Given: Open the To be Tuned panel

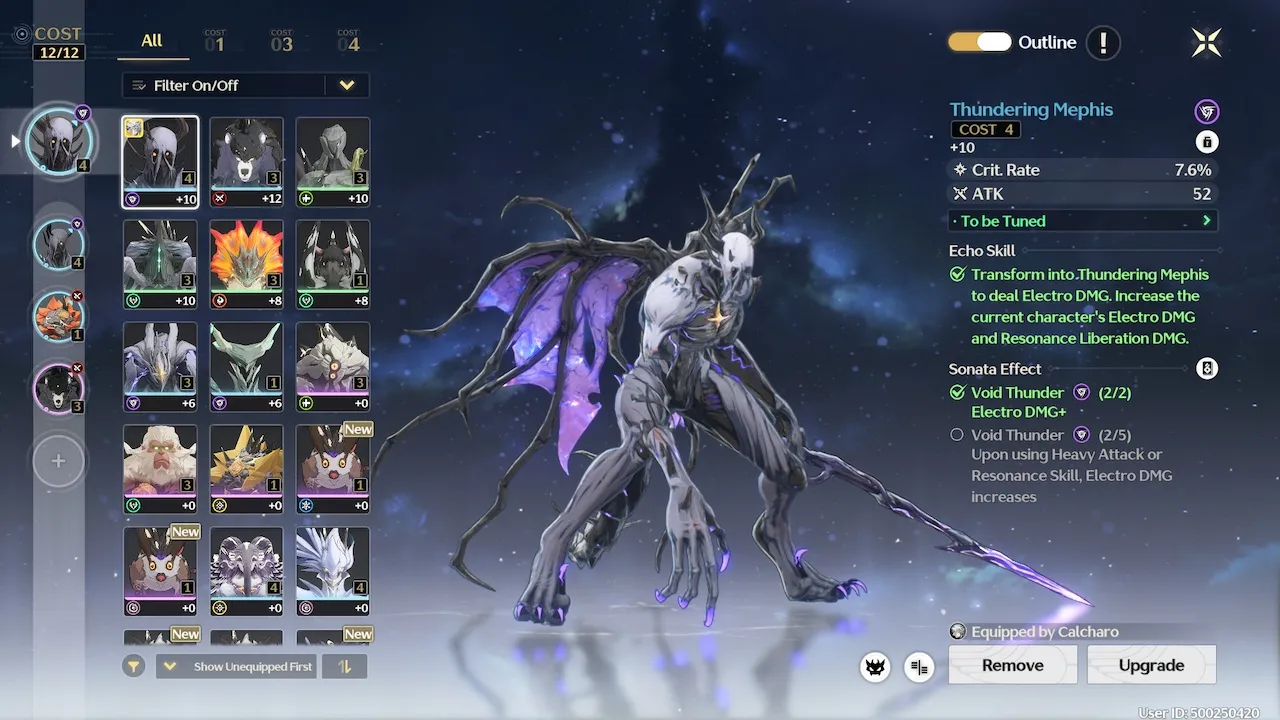Looking at the screenshot, I should click(1083, 221).
